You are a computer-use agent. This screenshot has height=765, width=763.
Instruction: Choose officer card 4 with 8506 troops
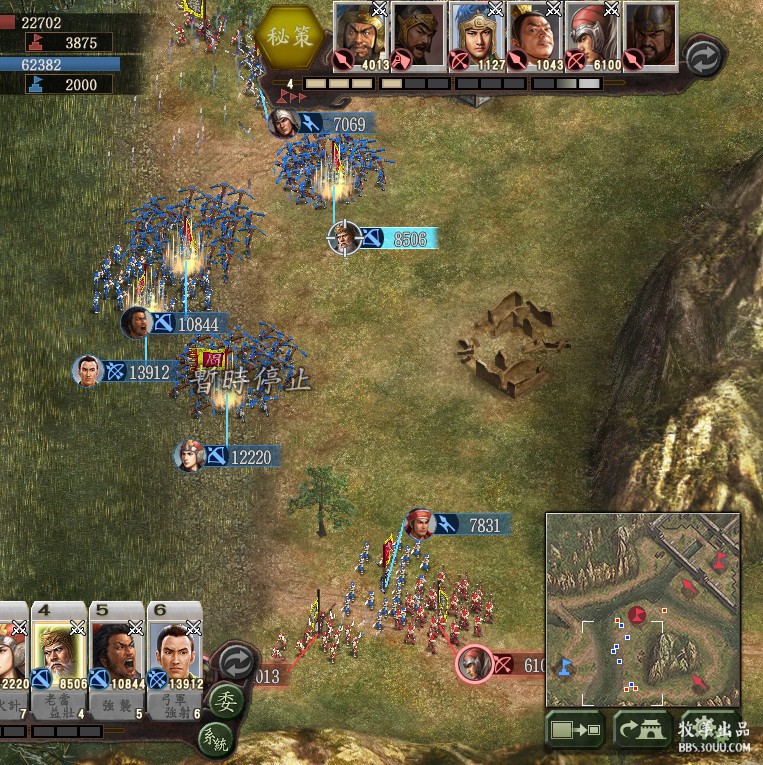[x=57, y=648]
